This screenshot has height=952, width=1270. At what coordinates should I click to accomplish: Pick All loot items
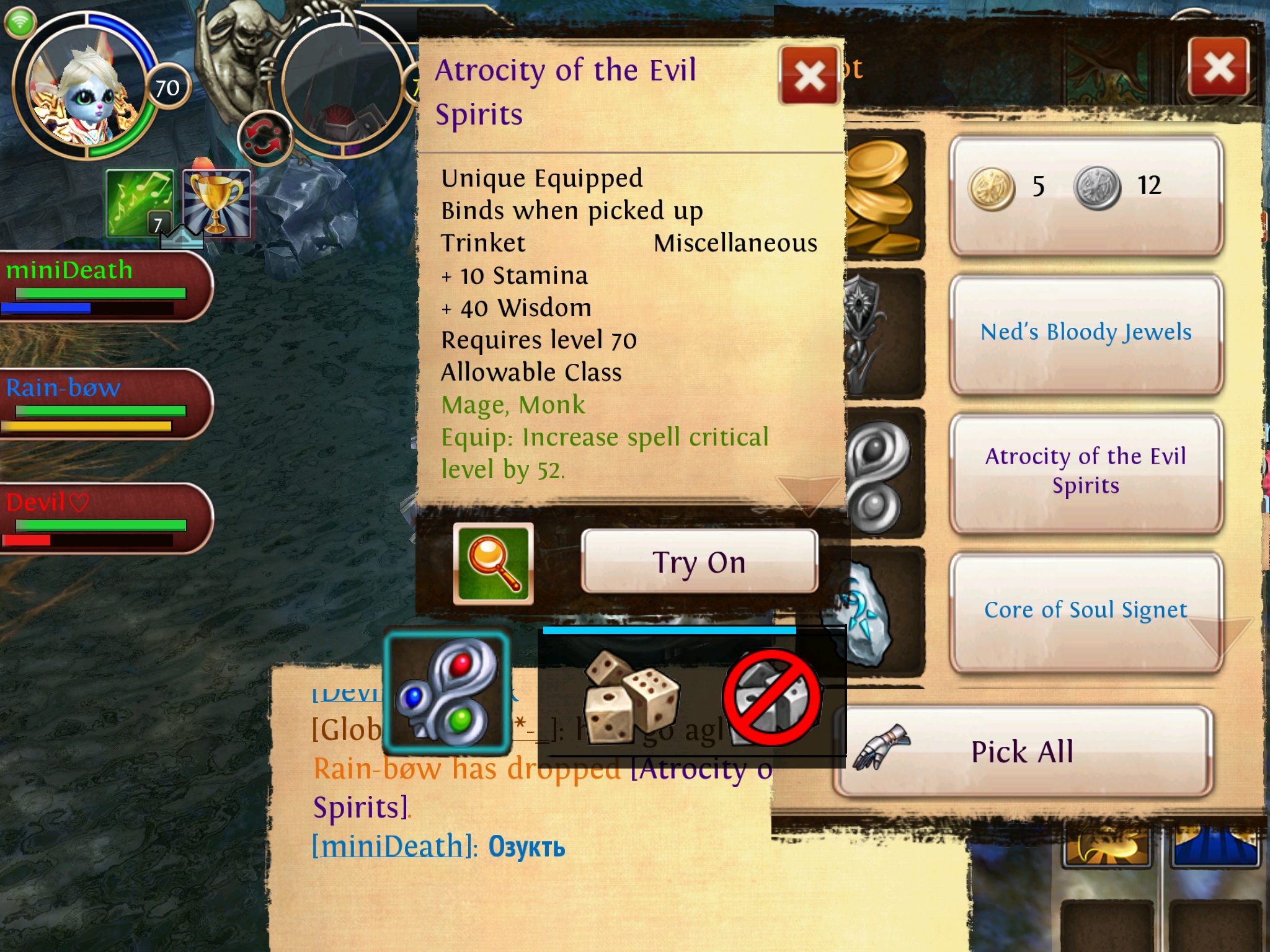tap(1022, 752)
